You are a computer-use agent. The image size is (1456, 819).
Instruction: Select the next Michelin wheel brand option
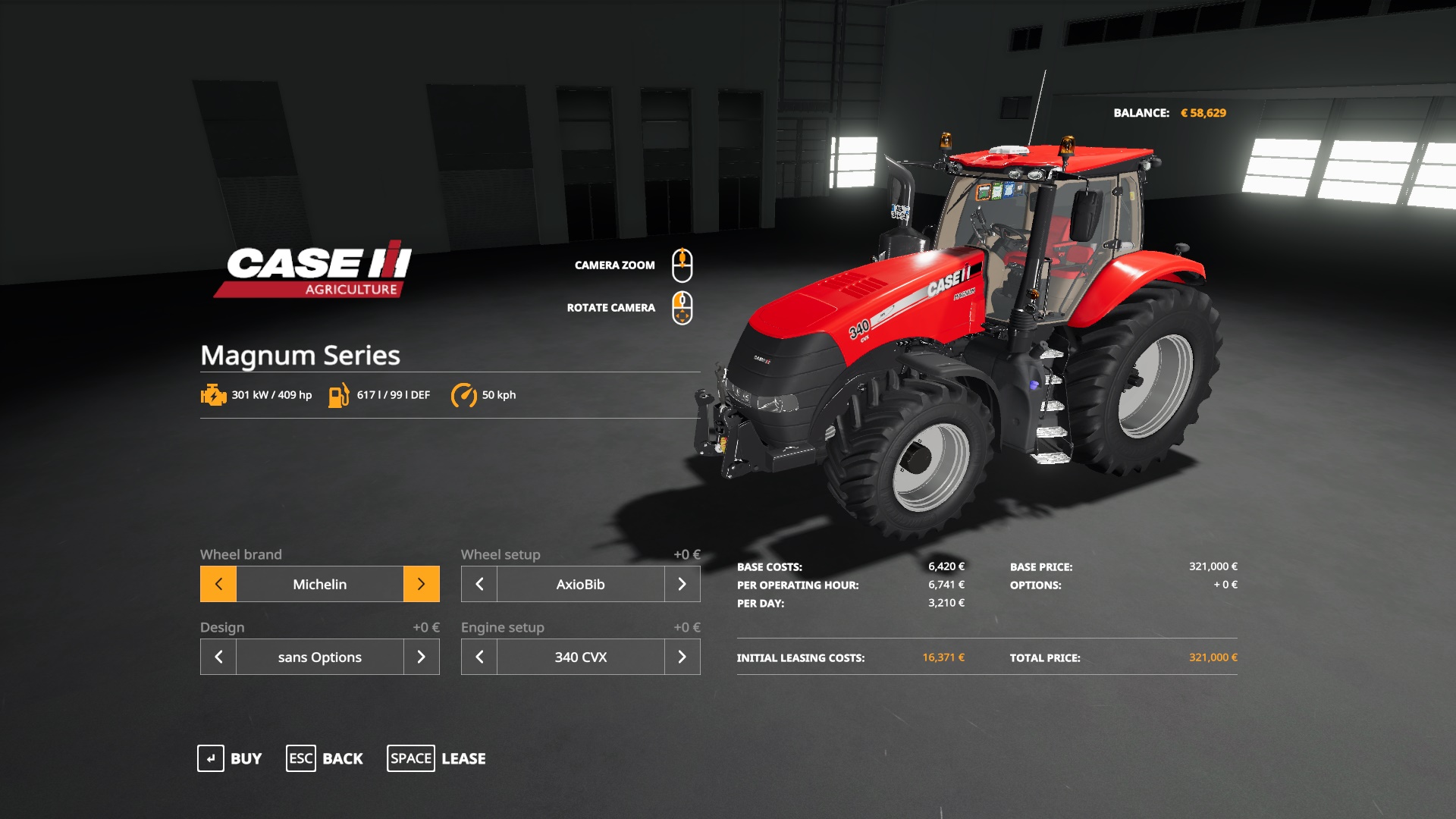click(x=422, y=584)
